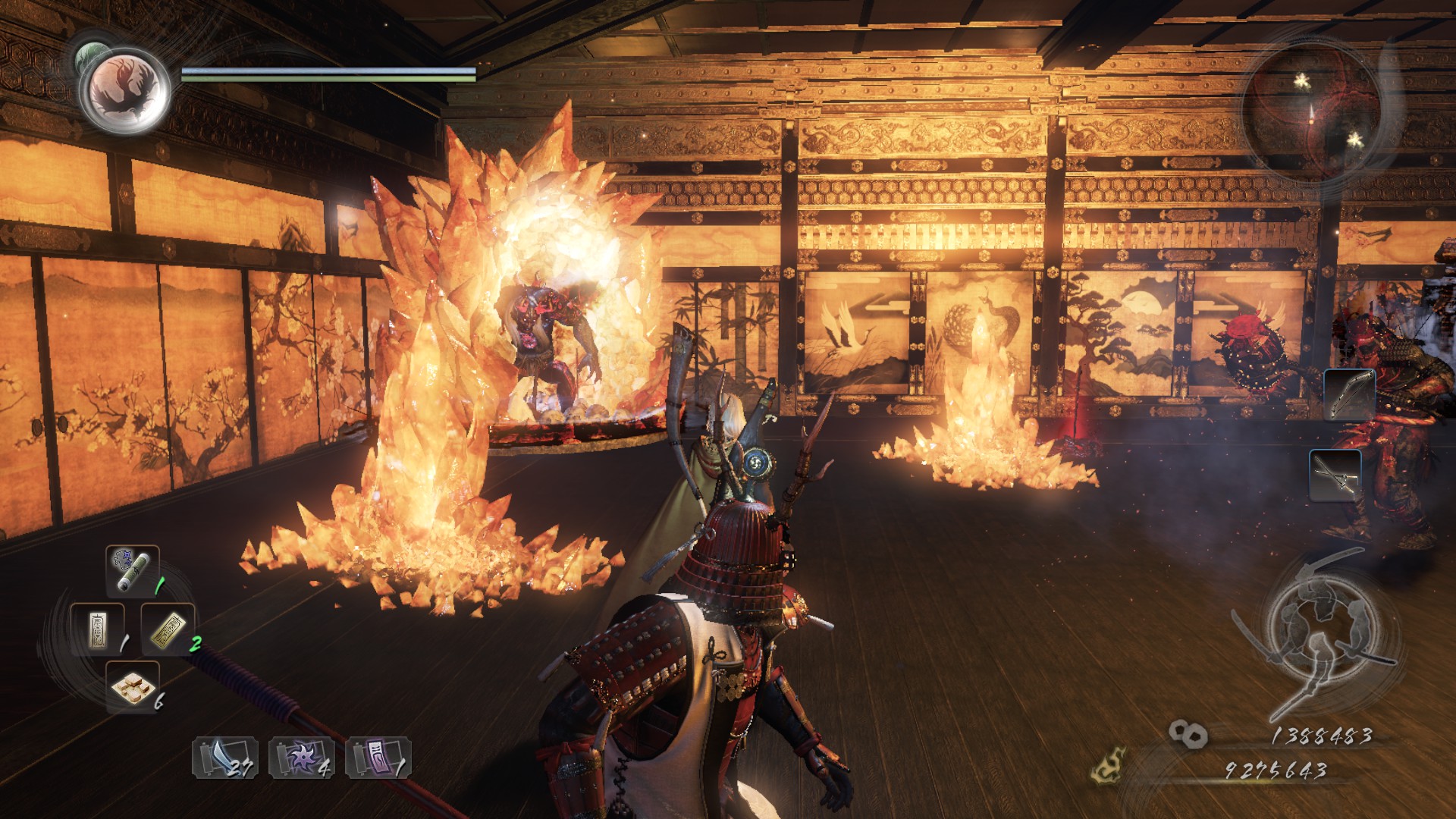Select the white talisman quick item
The width and height of the screenshot is (1456, 819).
point(97,629)
